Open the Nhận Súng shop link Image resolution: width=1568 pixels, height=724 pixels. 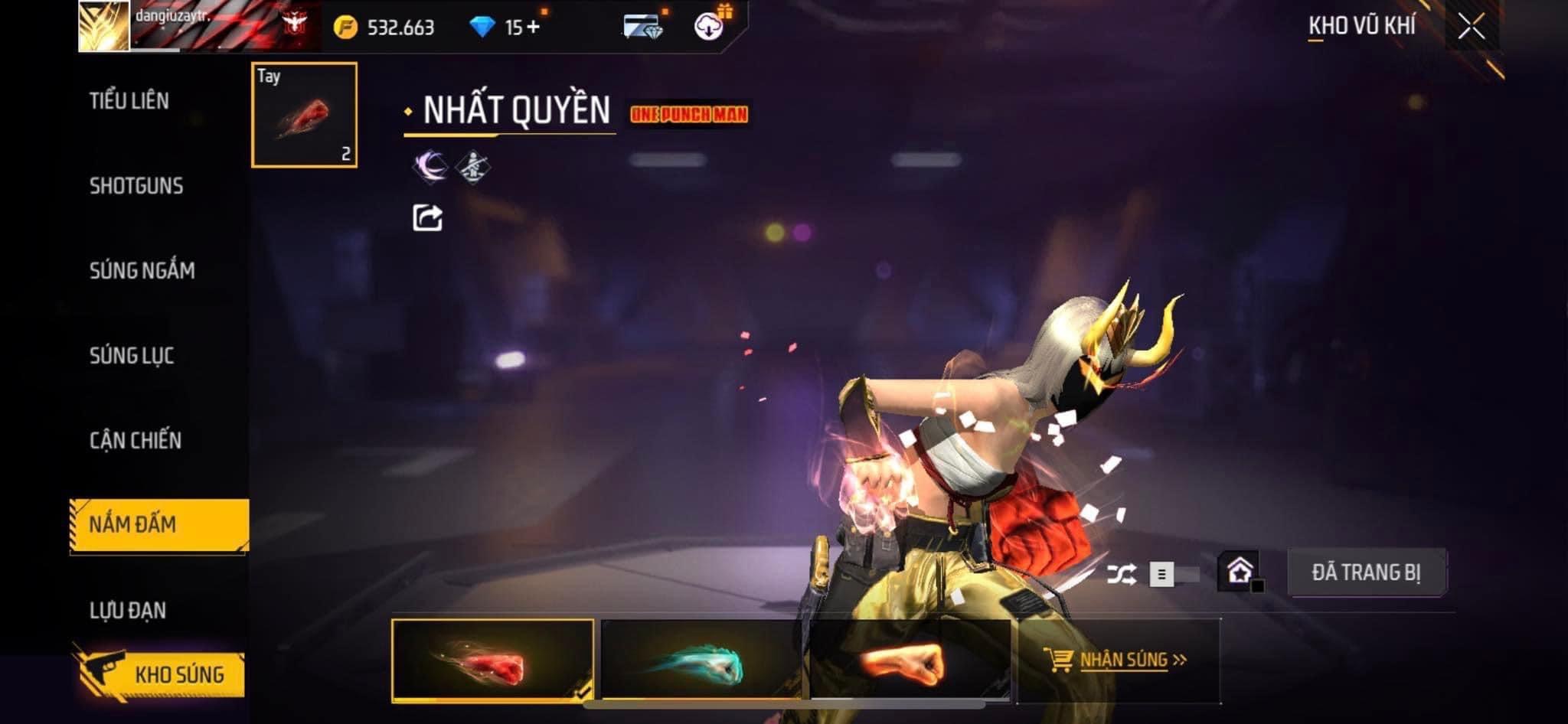(x=1118, y=660)
